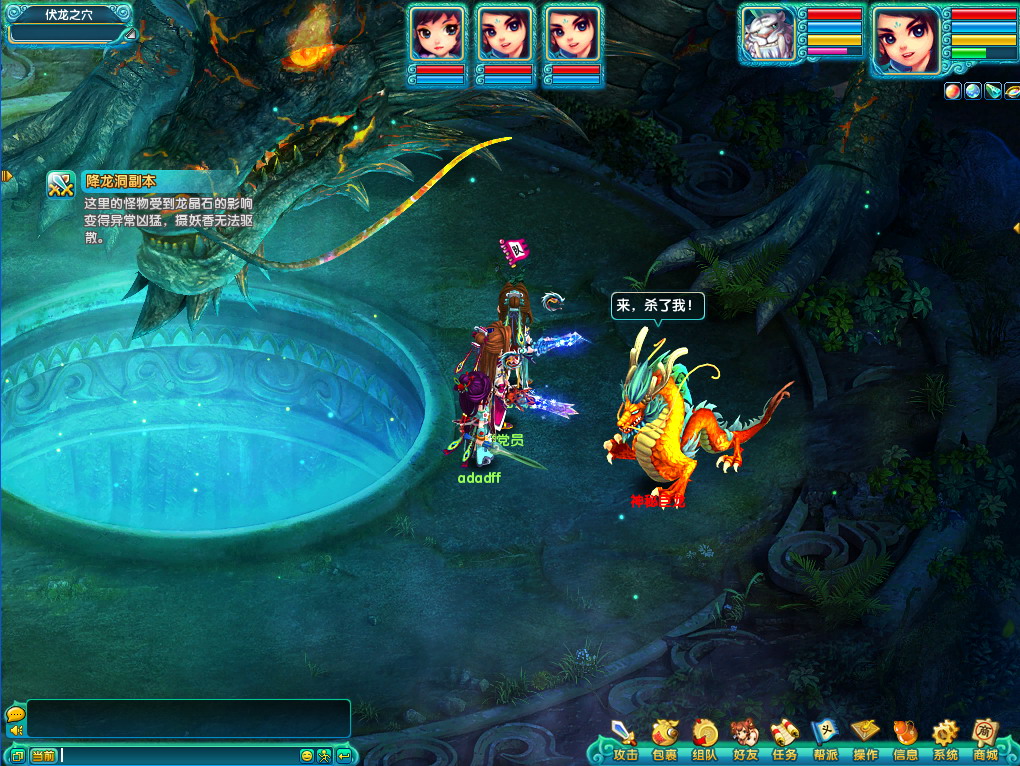Open the 操作 actions menu
This screenshot has height=766, width=1020.
click(865, 738)
